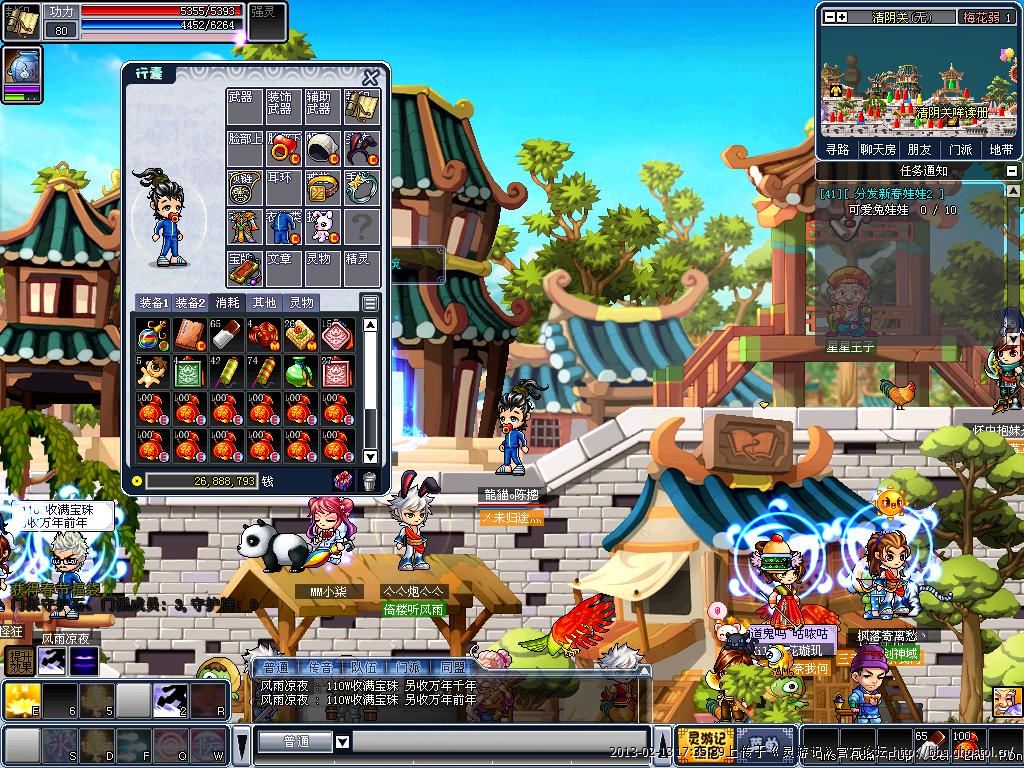
Task: Open the 聊天房 chat room button
Action: tap(878, 149)
